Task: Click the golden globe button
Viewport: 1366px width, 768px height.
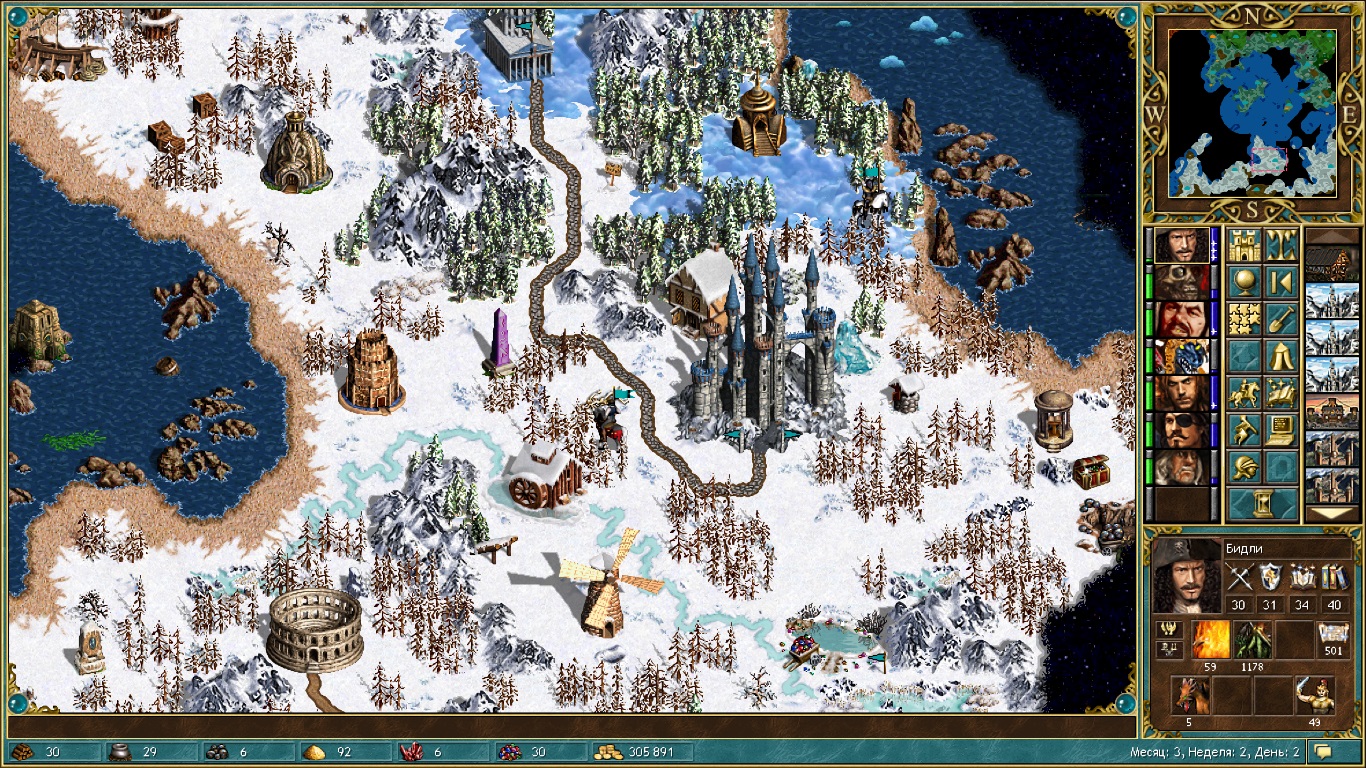Action: tap(1244, 282)
